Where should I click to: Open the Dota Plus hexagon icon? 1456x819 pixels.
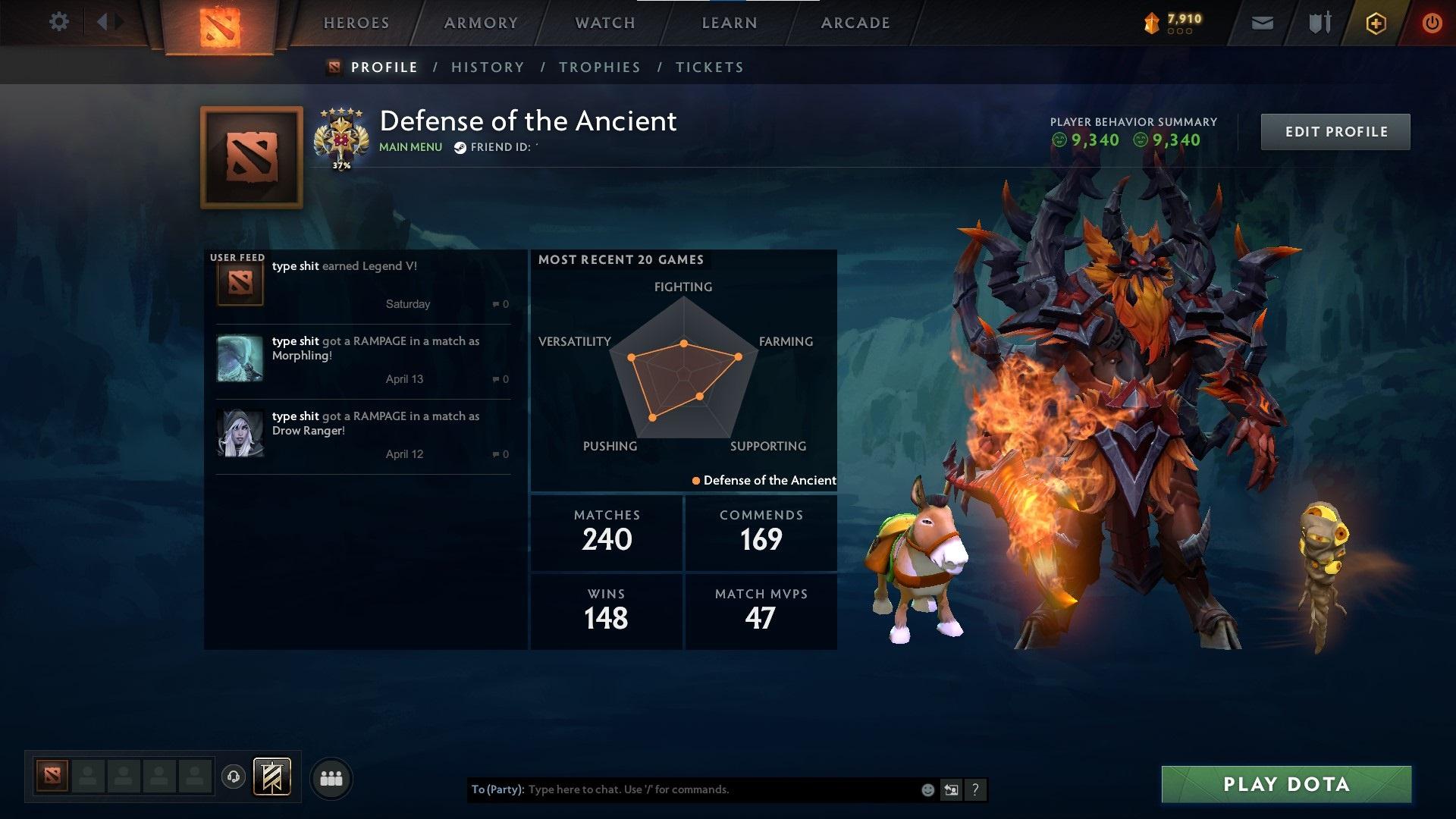pyautogui.click(x=1375, y=23)
